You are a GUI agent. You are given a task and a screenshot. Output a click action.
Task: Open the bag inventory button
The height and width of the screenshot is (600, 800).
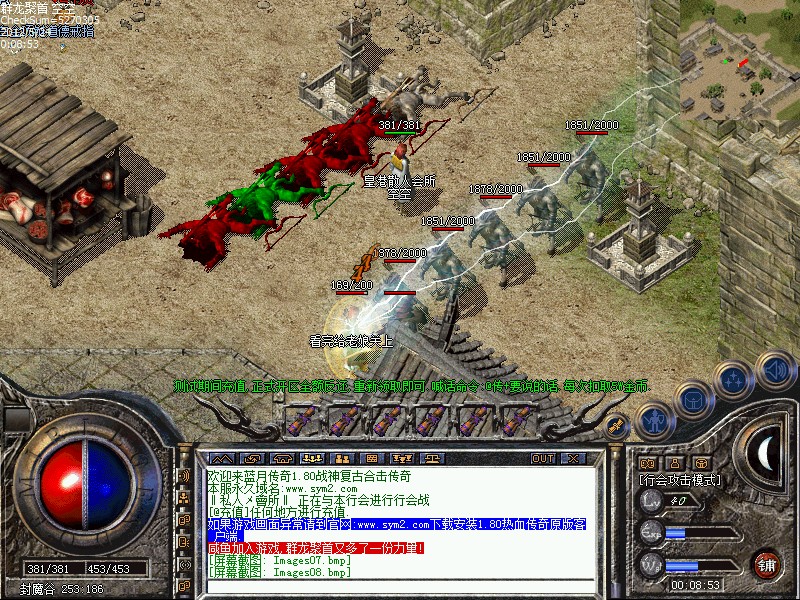coord(694,400)
